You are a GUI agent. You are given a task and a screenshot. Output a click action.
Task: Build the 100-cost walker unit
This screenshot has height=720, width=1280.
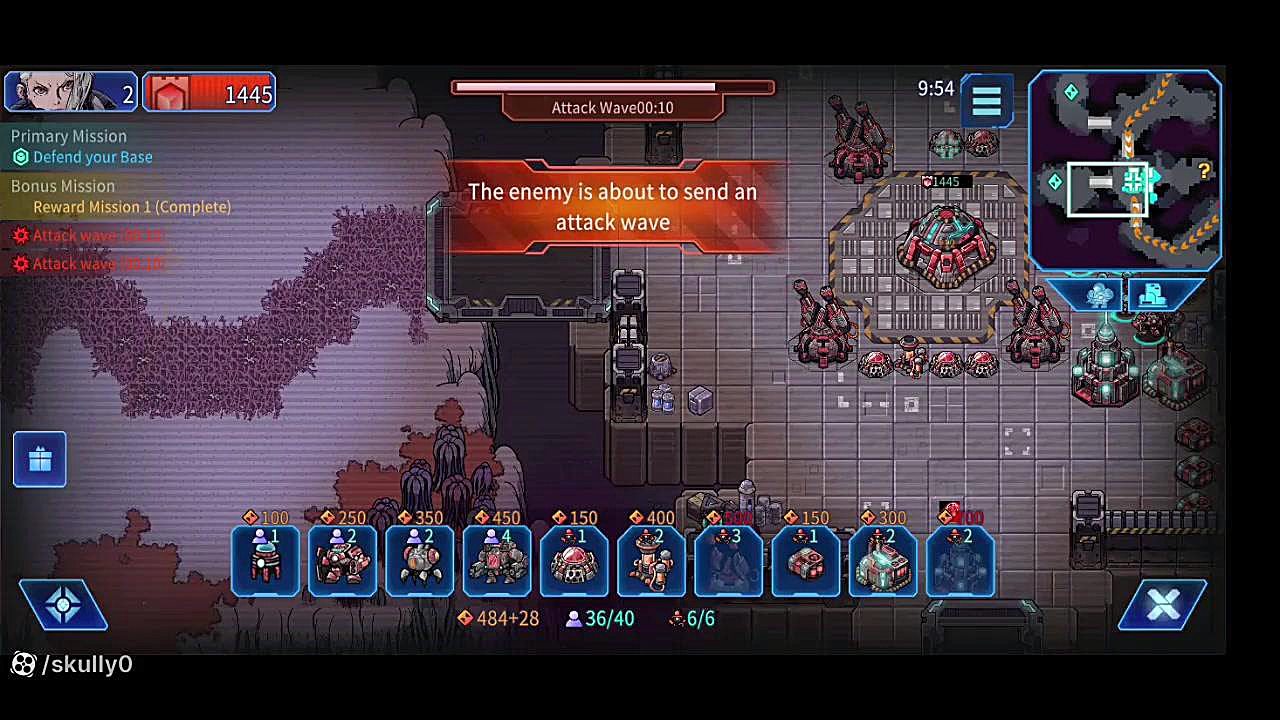(265, 560)
